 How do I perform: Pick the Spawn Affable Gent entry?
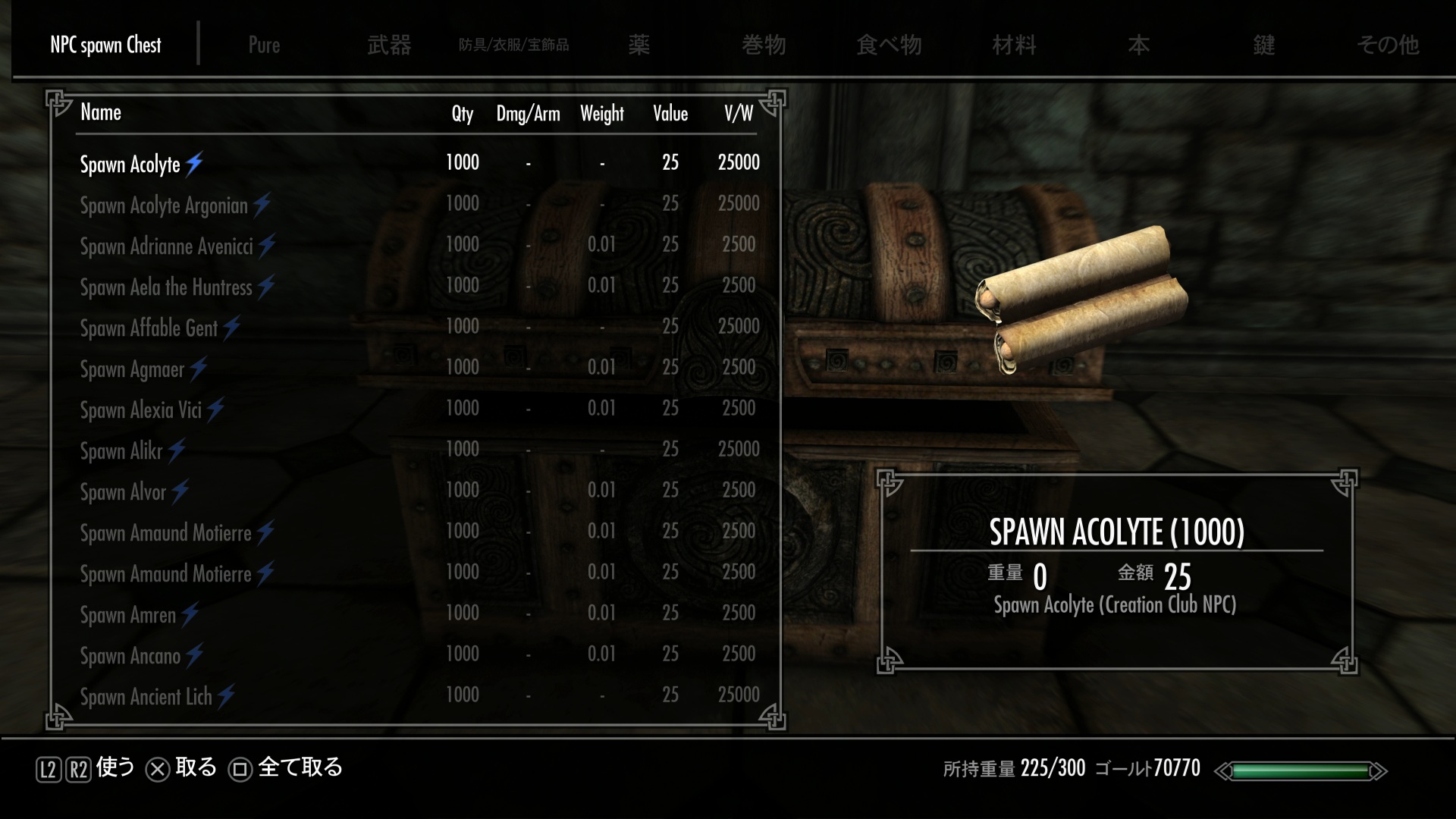pyautogui.click(x=149, y=328)
